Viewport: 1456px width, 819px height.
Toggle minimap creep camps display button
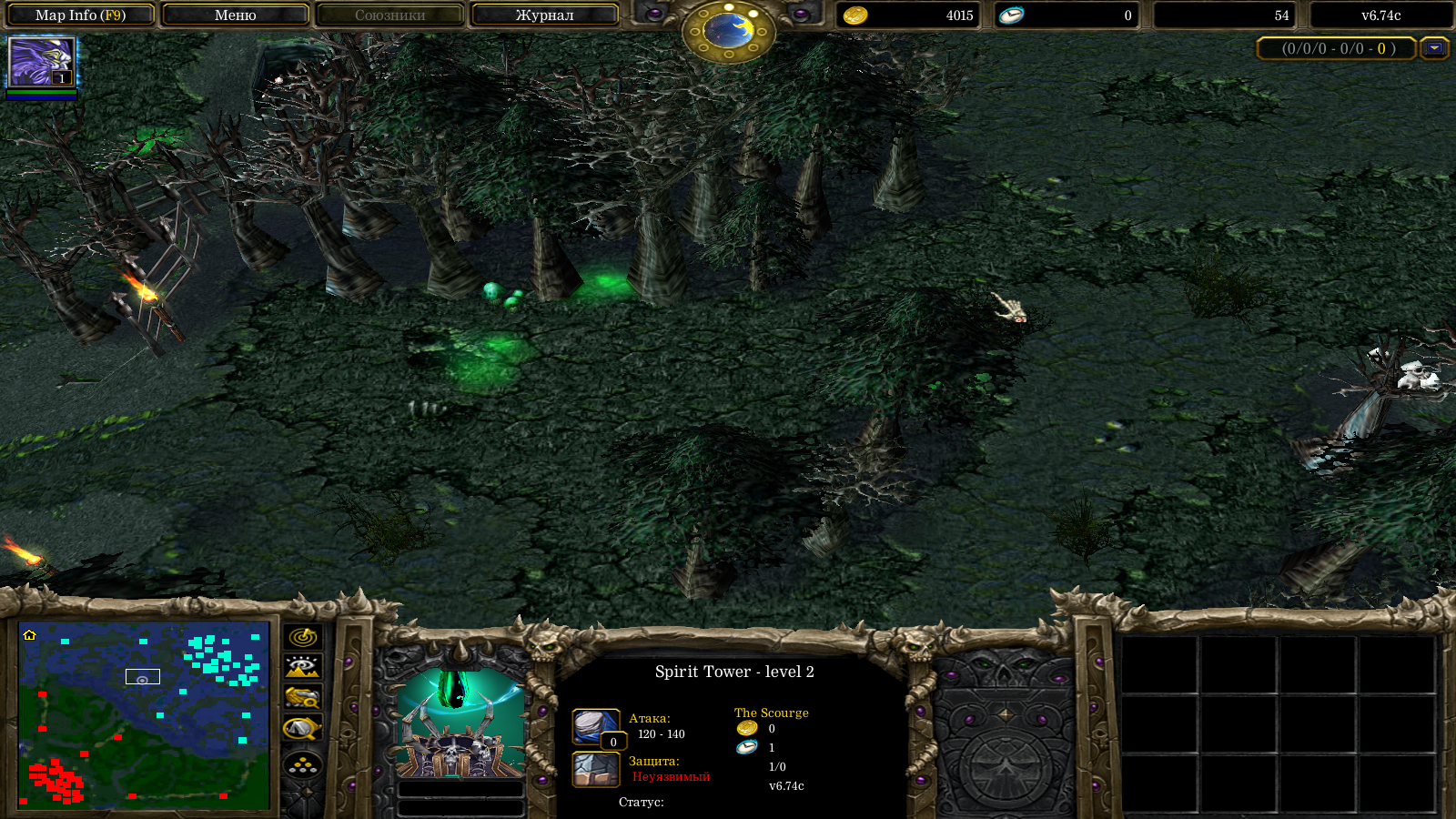click(302, 729)
